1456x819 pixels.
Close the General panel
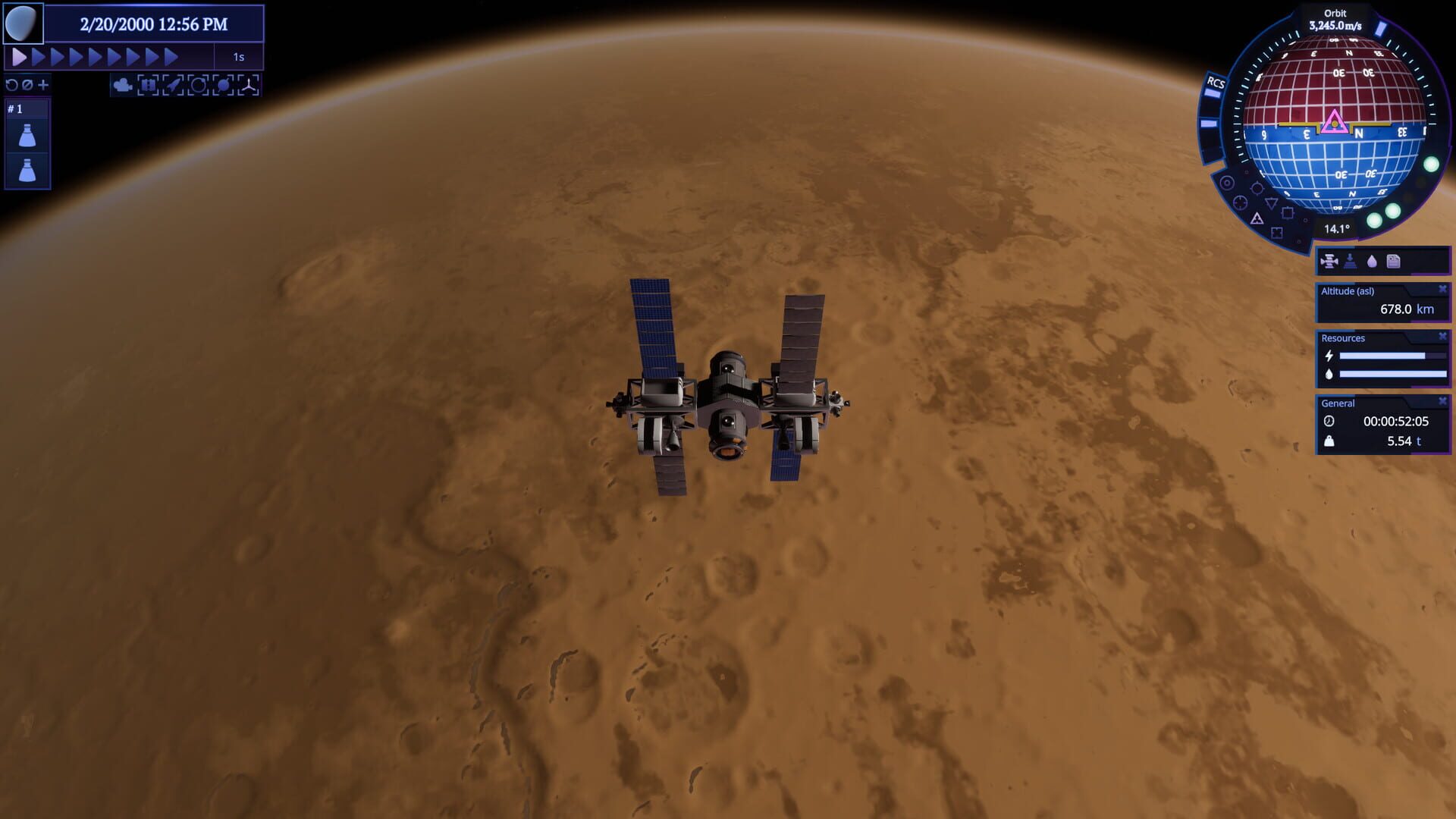pyautogui.click(x=1442, y=402)
